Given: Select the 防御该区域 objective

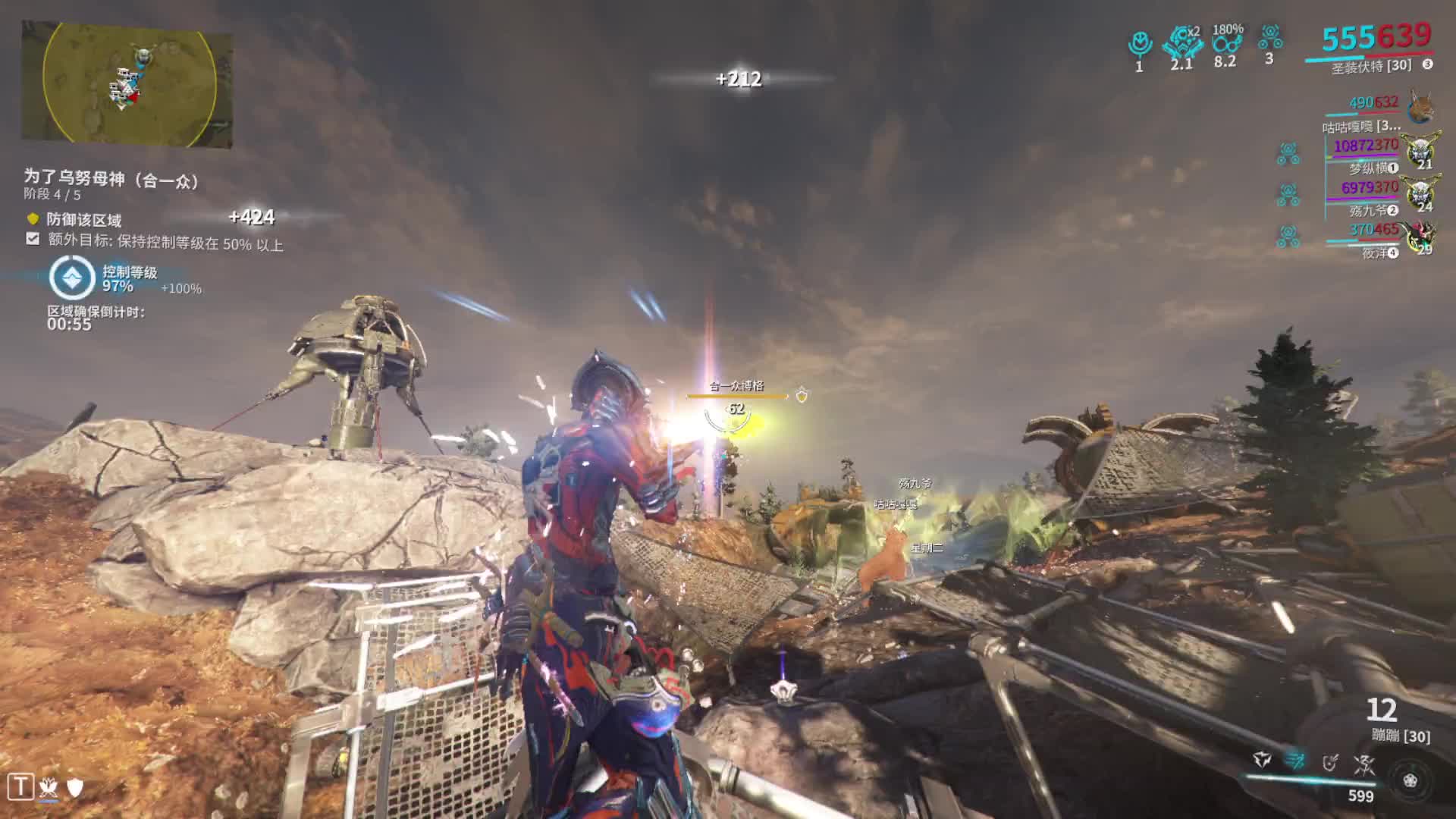Looking at the screenshot, I should (83, 220).
